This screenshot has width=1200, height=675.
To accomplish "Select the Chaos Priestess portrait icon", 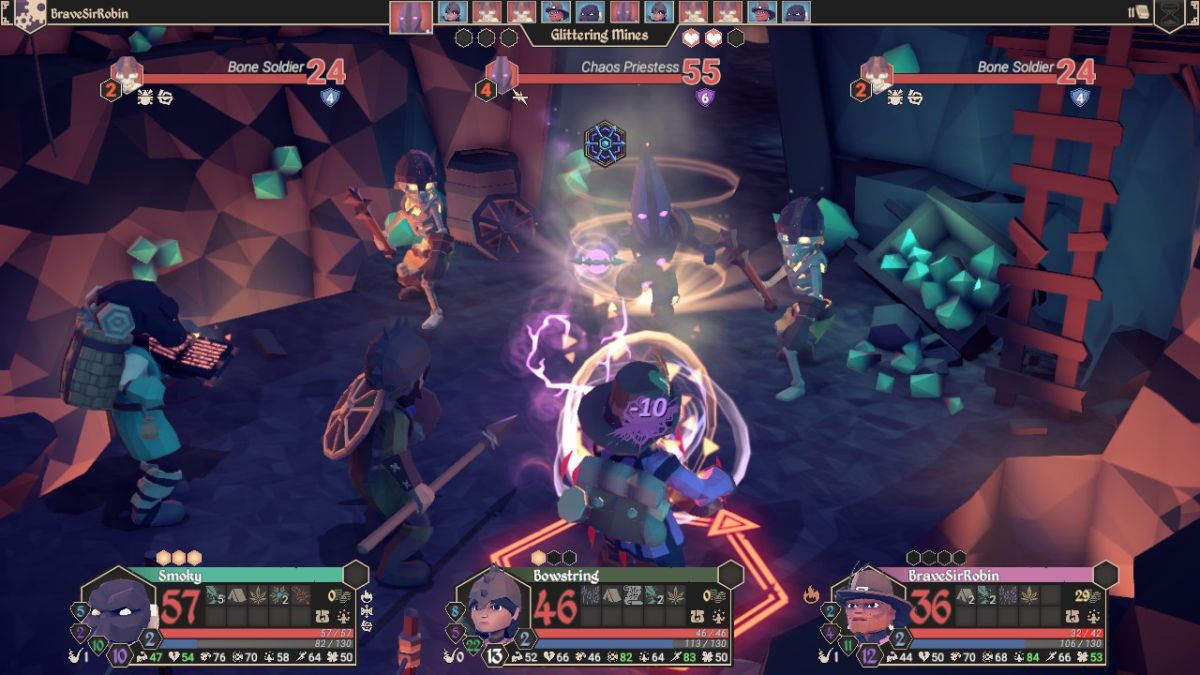I will [x=499, y=71].
